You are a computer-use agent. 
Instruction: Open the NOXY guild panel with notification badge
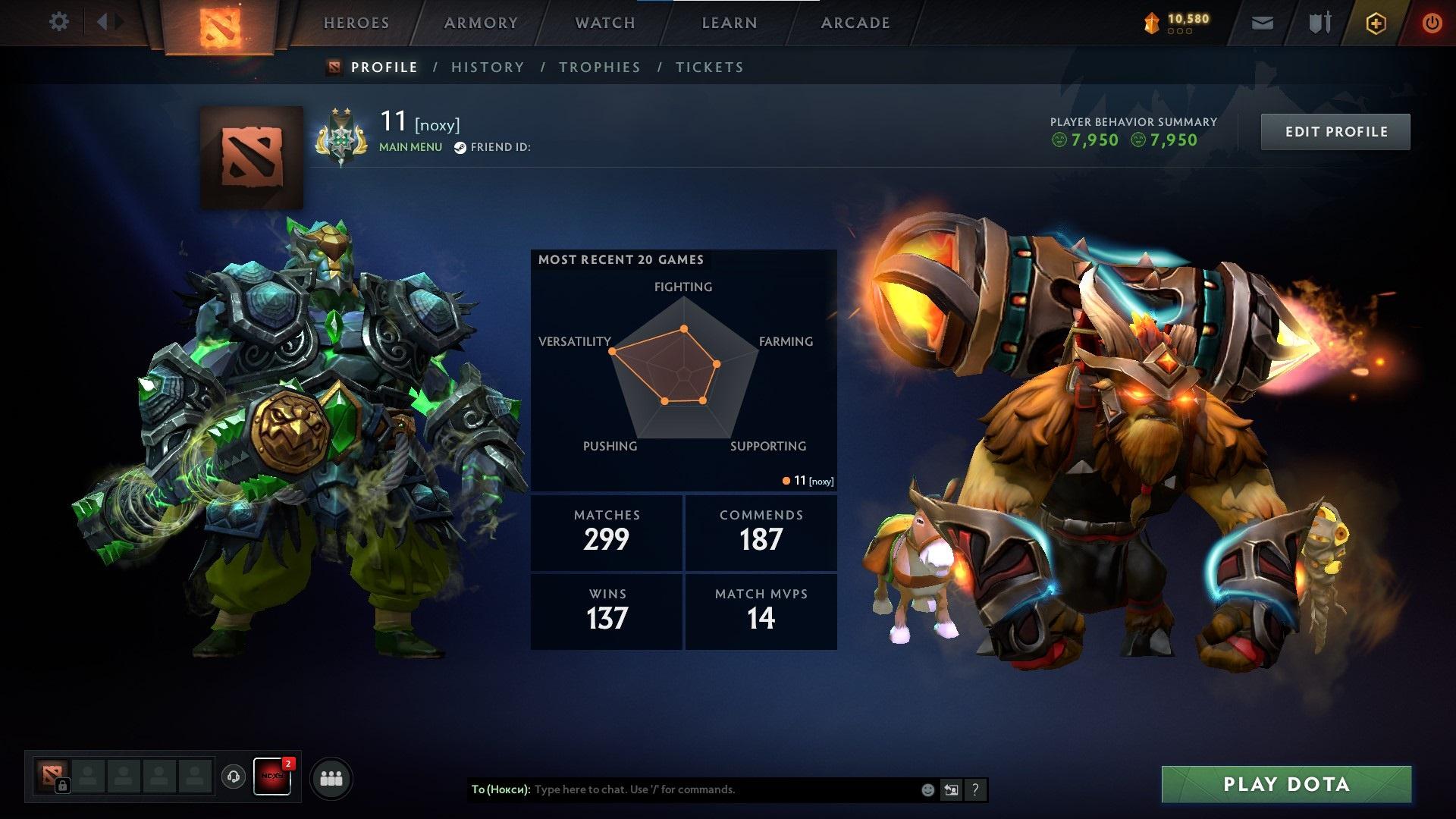[x=271, y=777]
